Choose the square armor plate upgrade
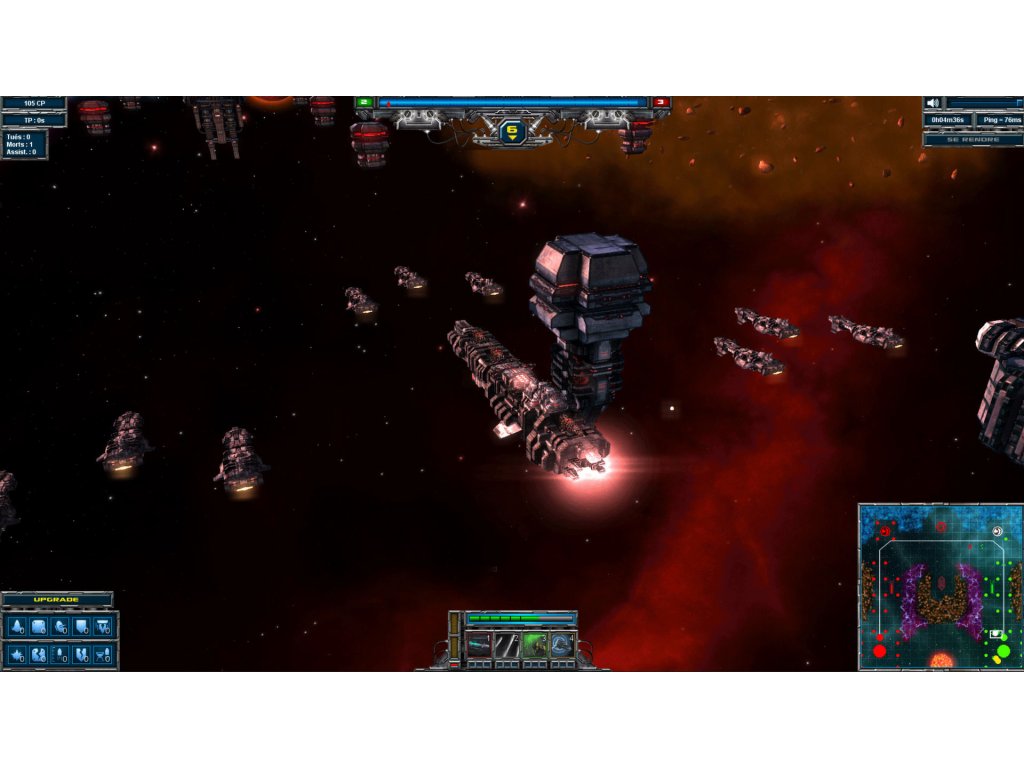 click(39, 627)
